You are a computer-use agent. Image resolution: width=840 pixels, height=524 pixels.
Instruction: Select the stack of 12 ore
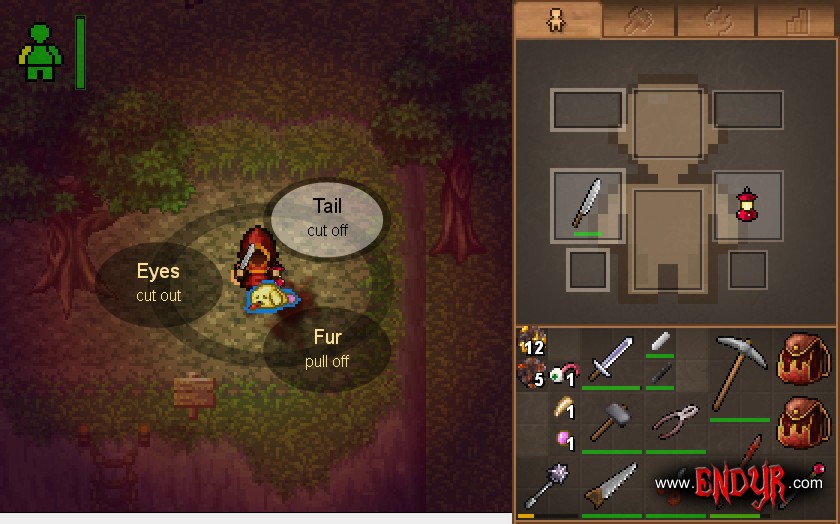[531, 343]
